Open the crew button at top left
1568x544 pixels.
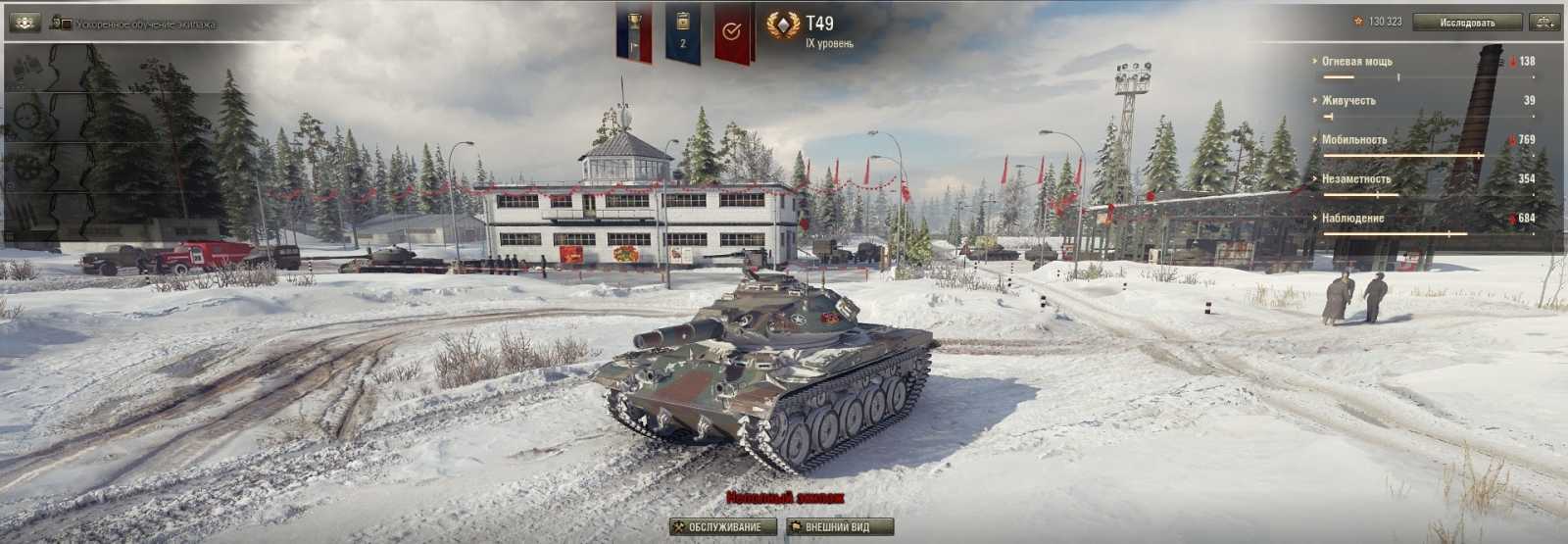point(24,22)
